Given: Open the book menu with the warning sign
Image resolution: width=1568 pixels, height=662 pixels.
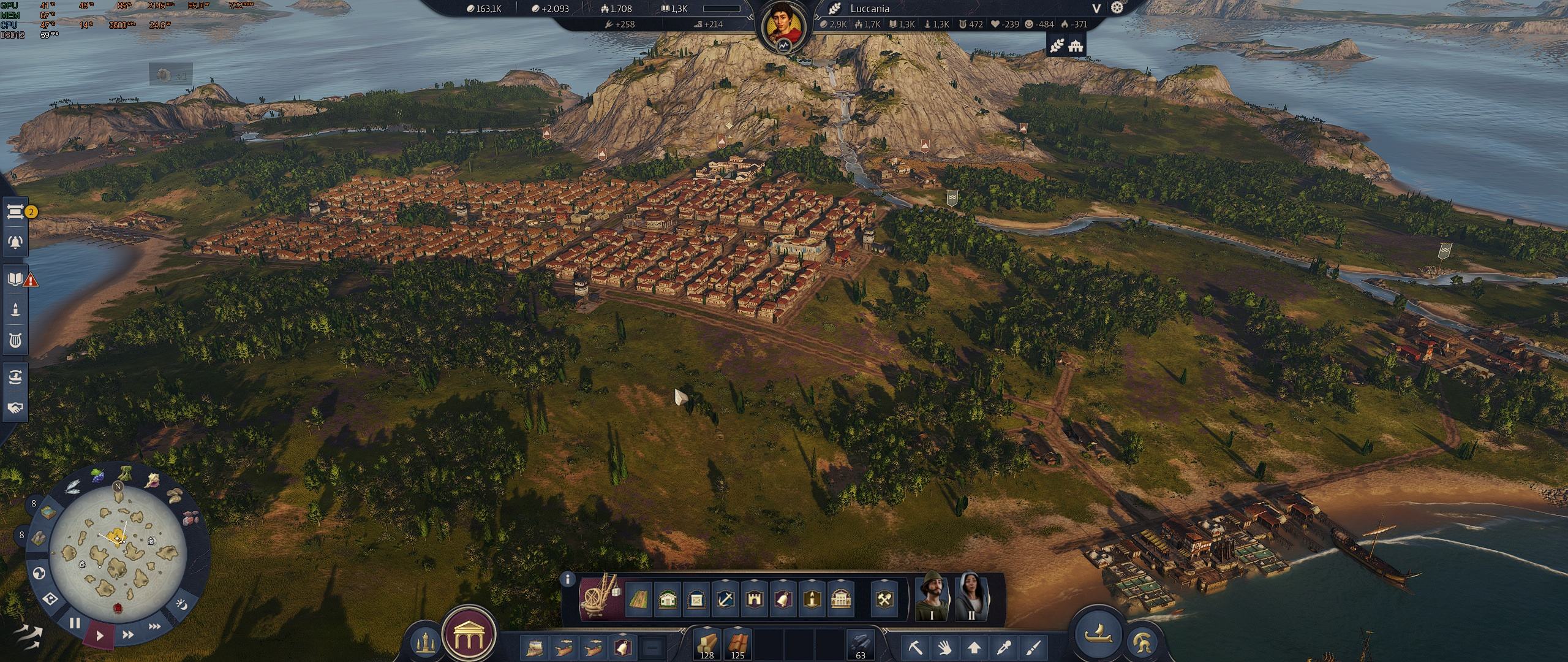Looking at the screenshot, I should point(15,280).
